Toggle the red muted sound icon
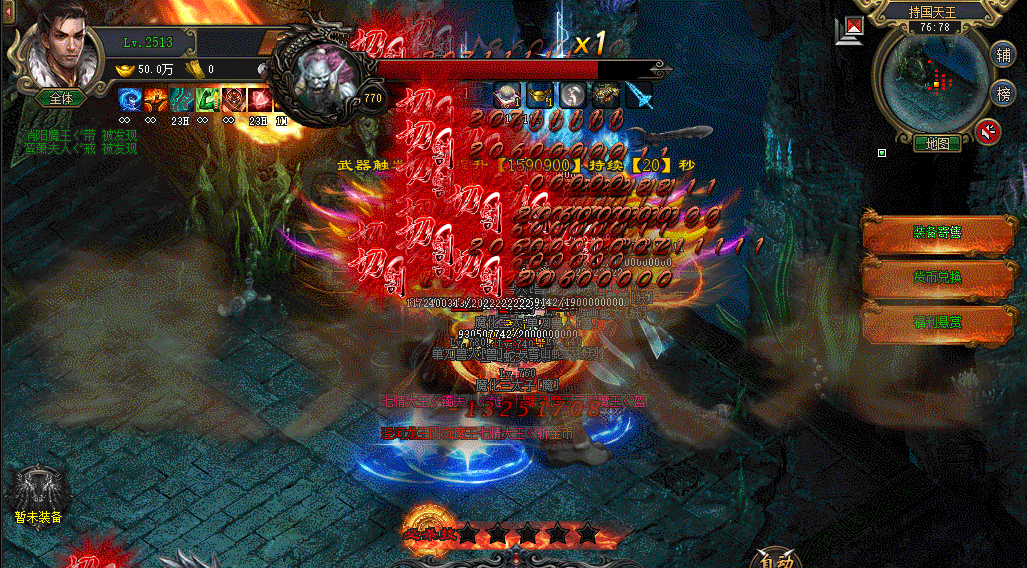The image size is (1027, 568). pos(990,131)
